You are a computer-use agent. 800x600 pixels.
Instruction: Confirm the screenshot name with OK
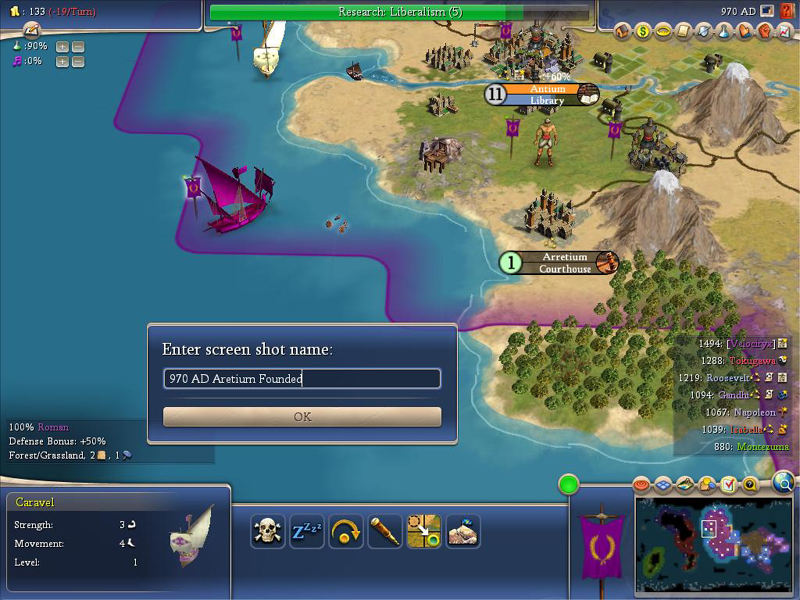302,417
